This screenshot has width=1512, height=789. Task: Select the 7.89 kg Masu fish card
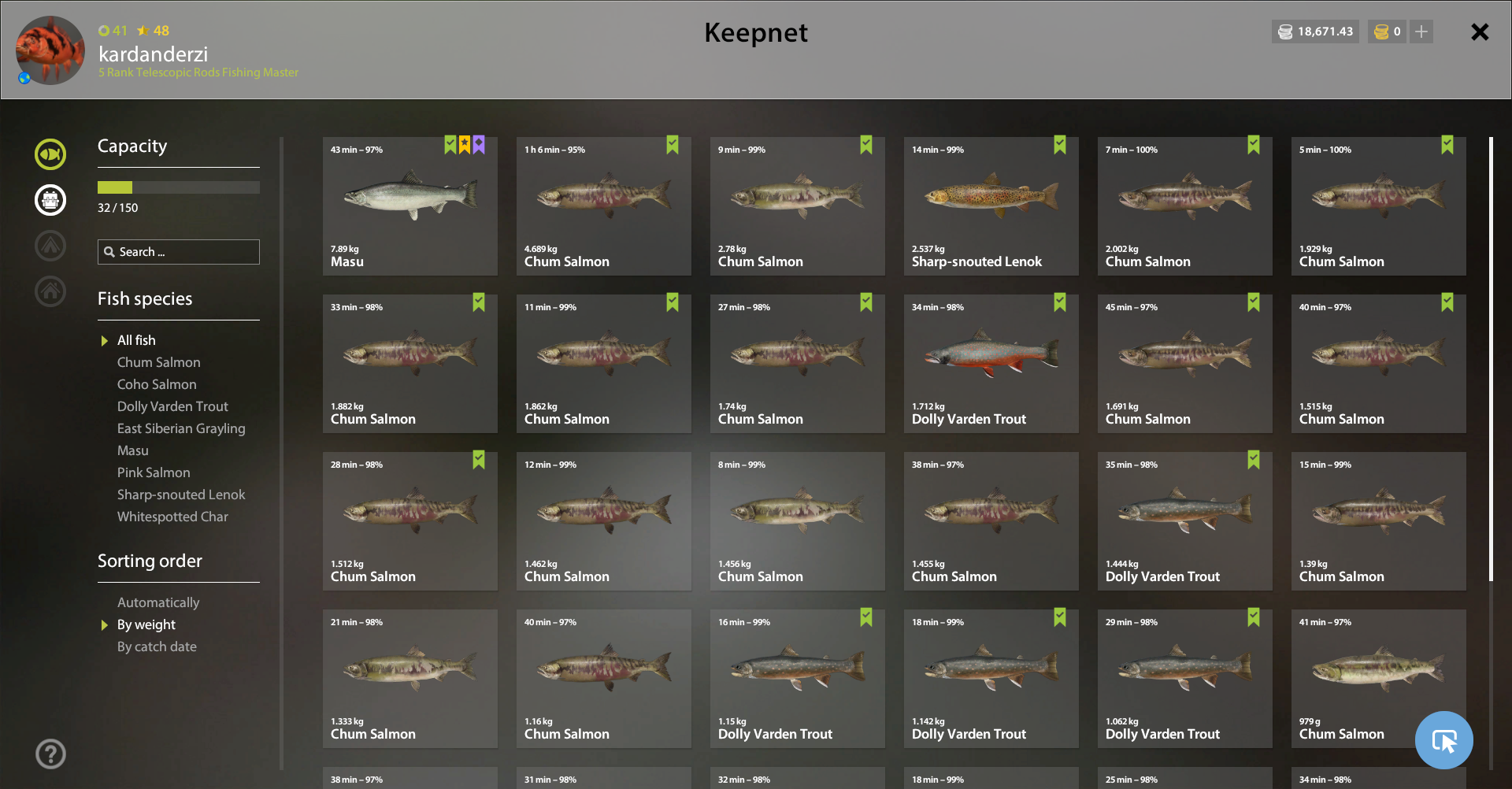point(409,206)
